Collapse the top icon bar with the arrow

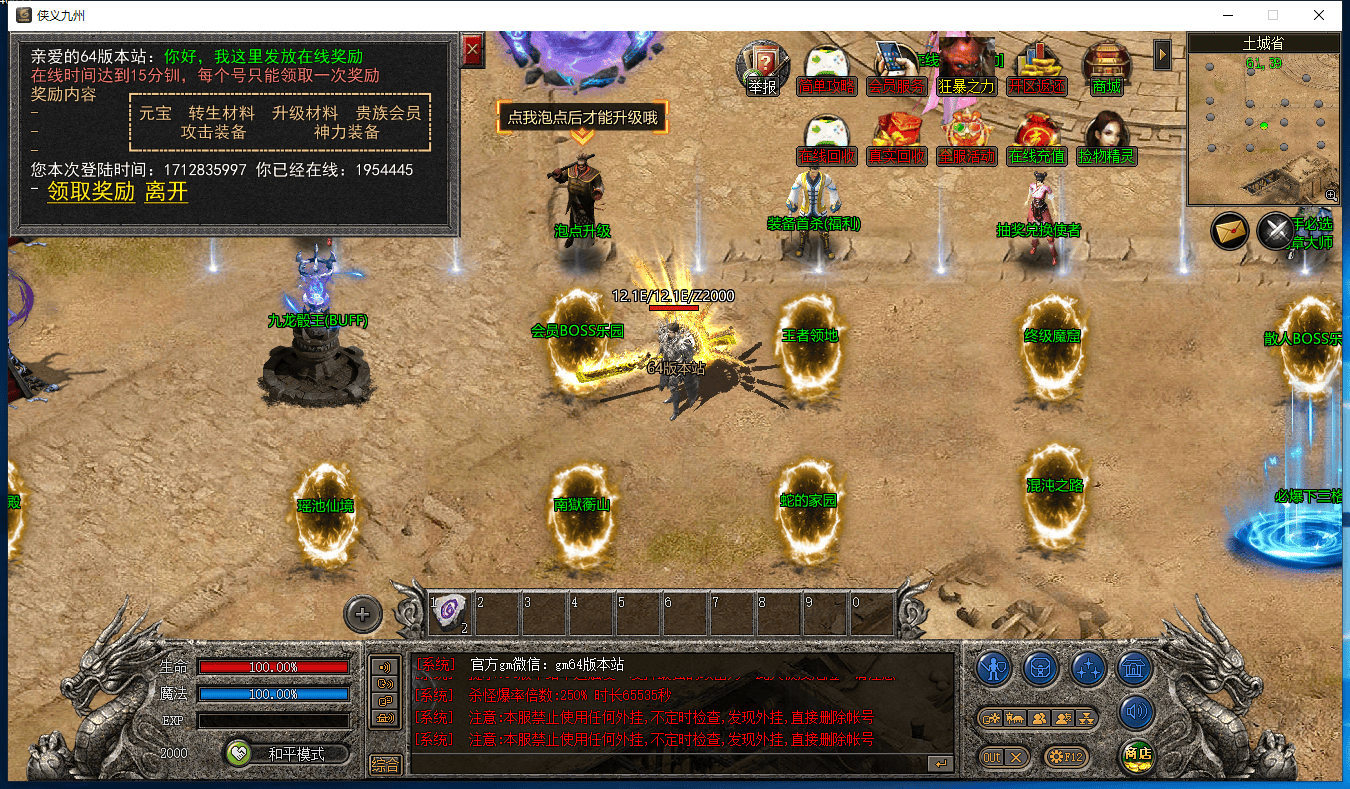pyautogui.click(x=1162, y=54)
